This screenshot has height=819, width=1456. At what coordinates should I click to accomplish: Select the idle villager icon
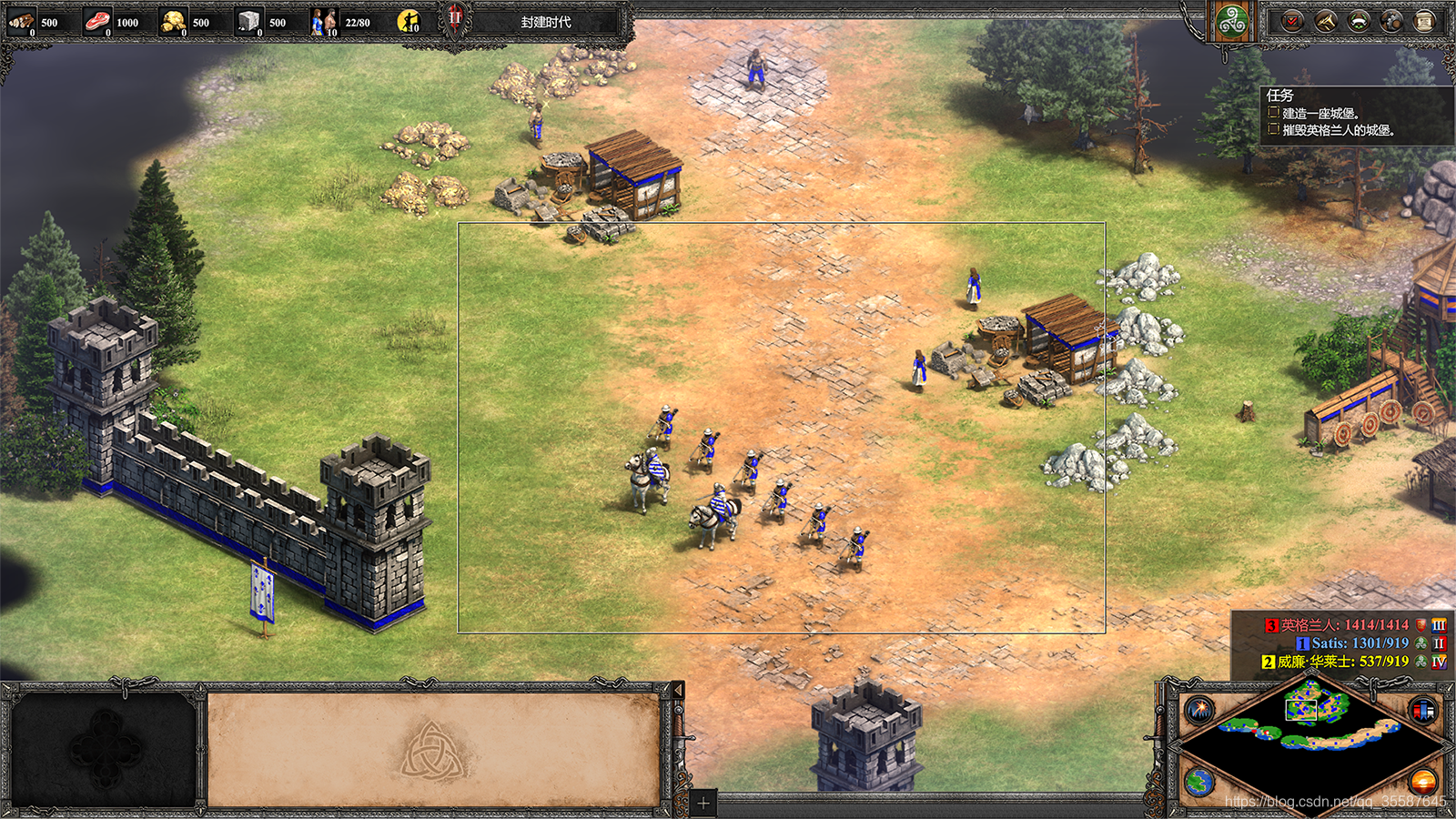click(409, 21)
